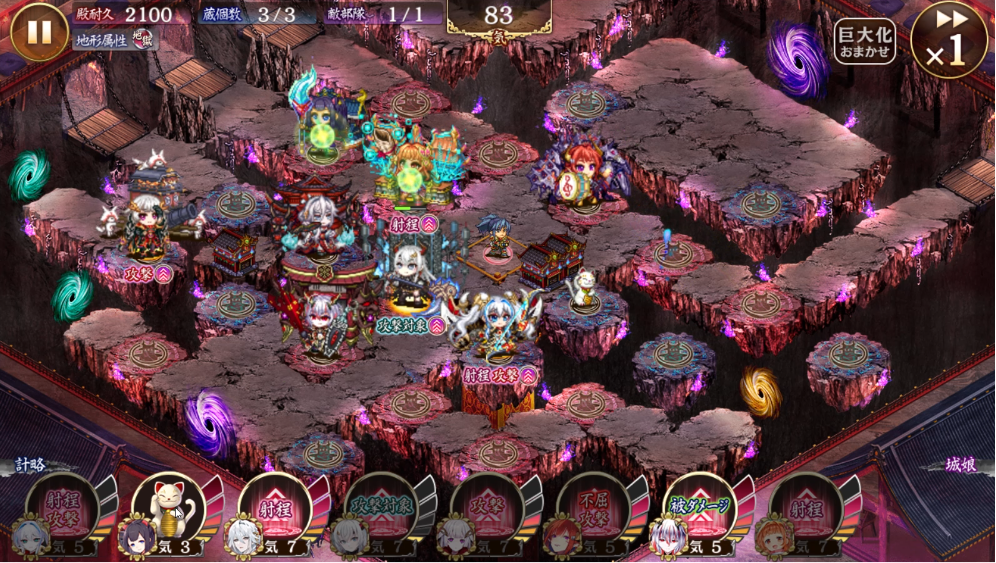This screenshot has width=996, height=563.
Task: Pause the battle
Action: pyautogui.click(x=39, y=32)
